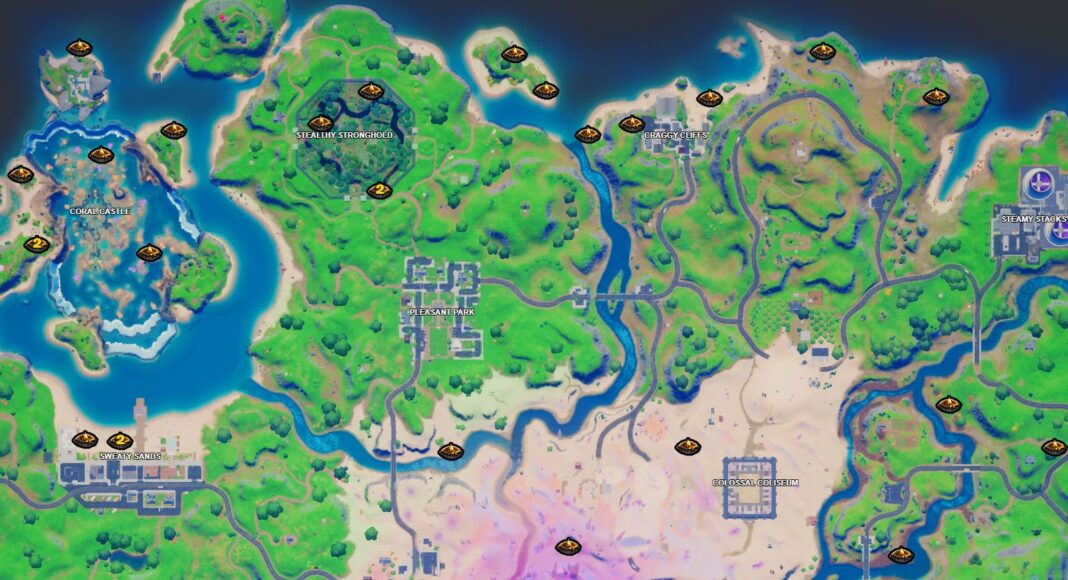The image size is (1068, 580).
Task: Select the number 2 marker at Sweaty Sands
Action: coord(120,440)
